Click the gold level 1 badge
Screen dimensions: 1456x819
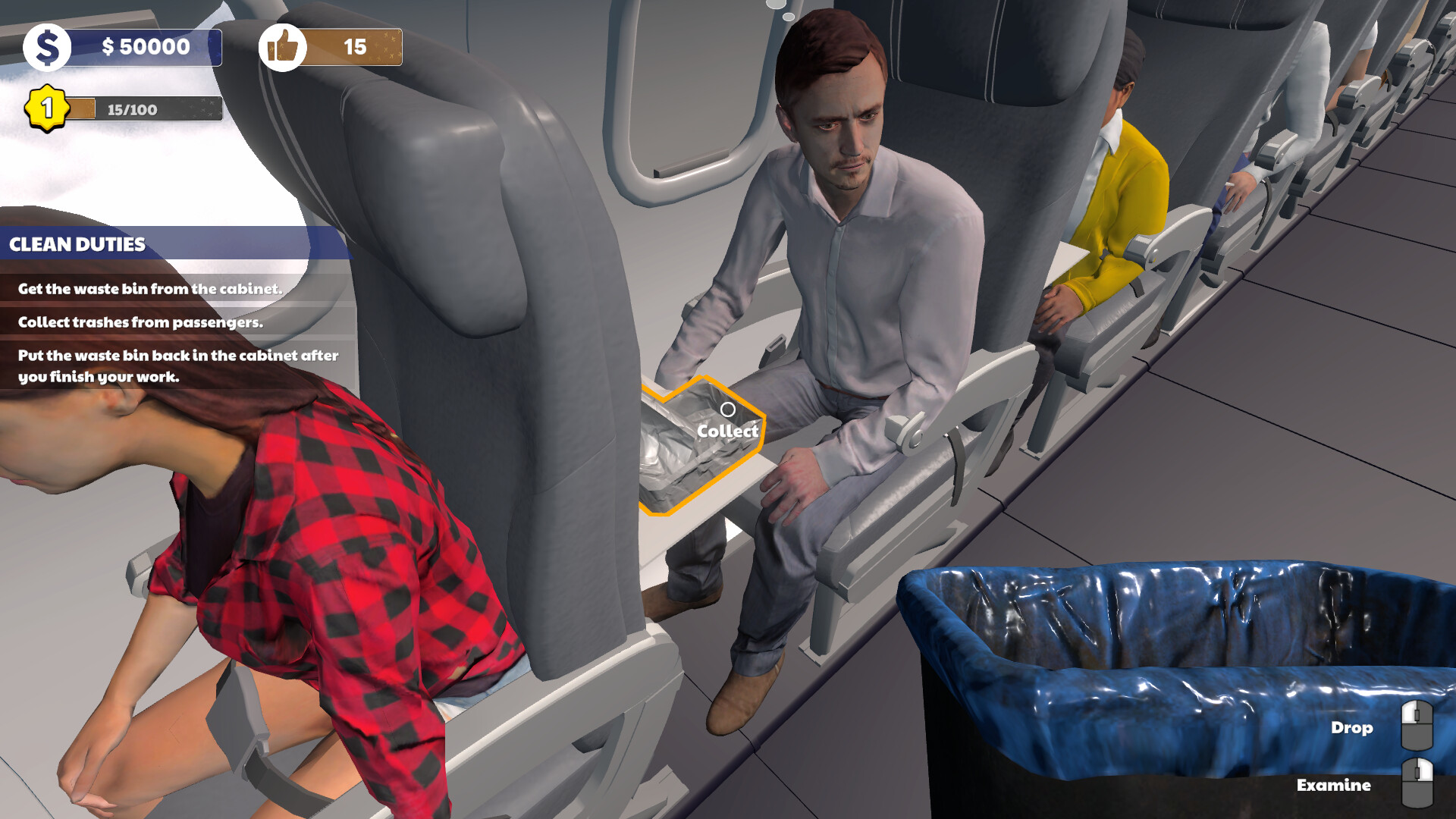click(x=45, y=108)
